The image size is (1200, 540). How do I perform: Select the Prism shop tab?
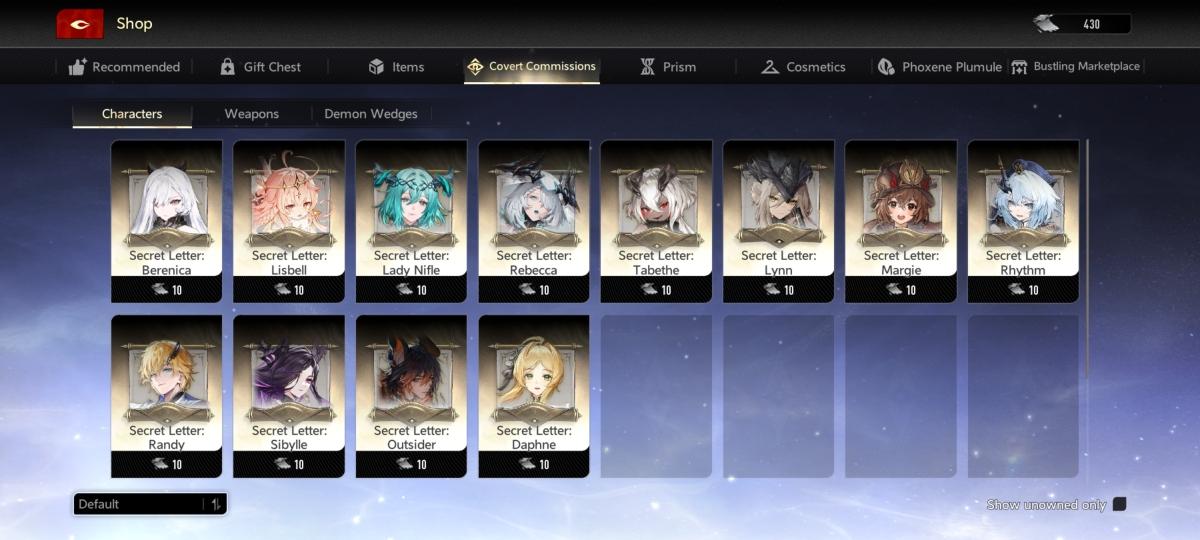tap(668, 67)
